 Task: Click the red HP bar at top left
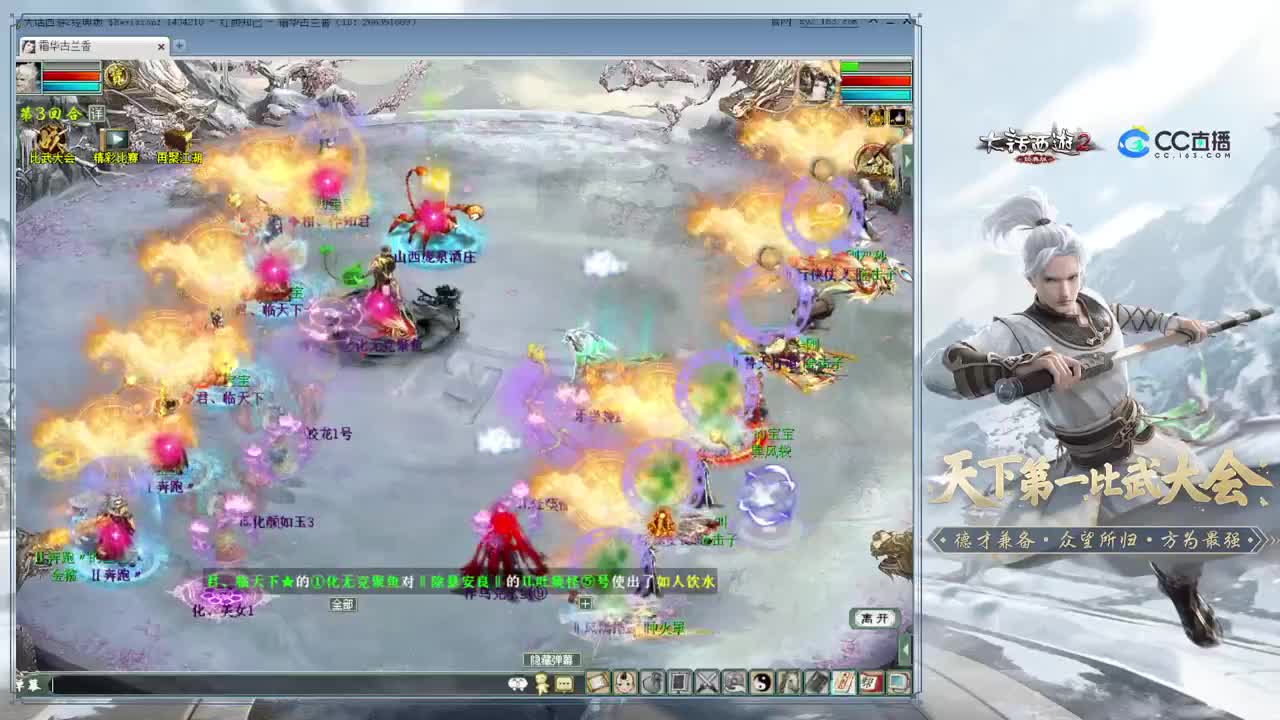pos(71,75)
